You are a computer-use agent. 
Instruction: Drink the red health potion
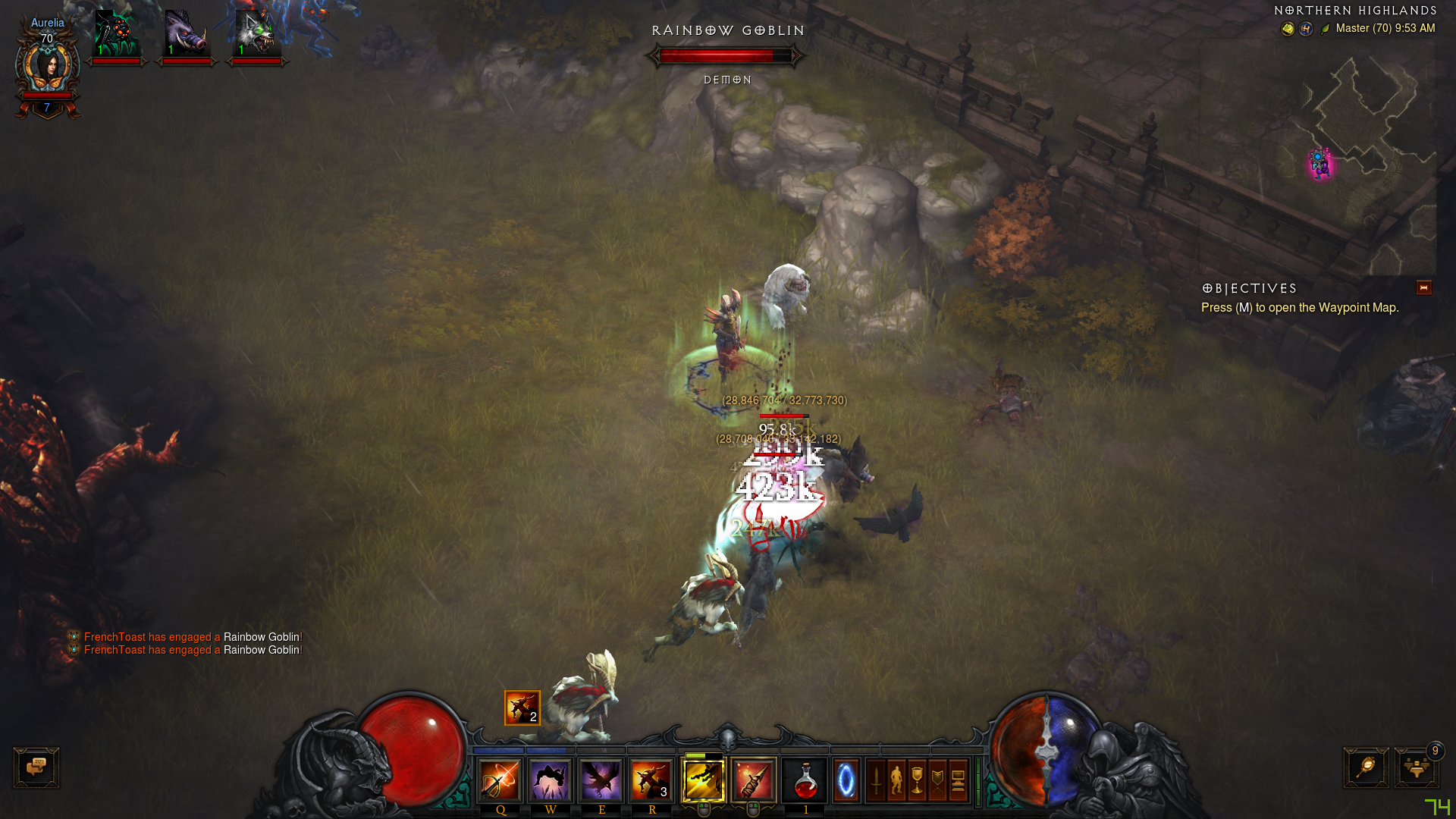[805, 780]
